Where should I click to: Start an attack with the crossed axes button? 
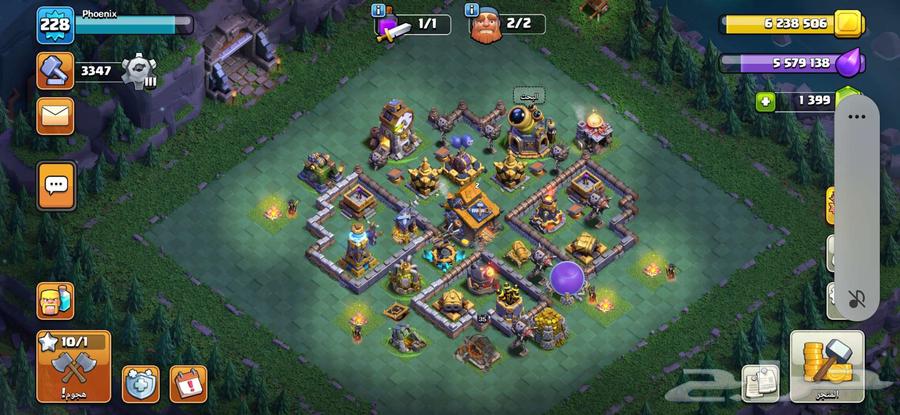point(73,366)
